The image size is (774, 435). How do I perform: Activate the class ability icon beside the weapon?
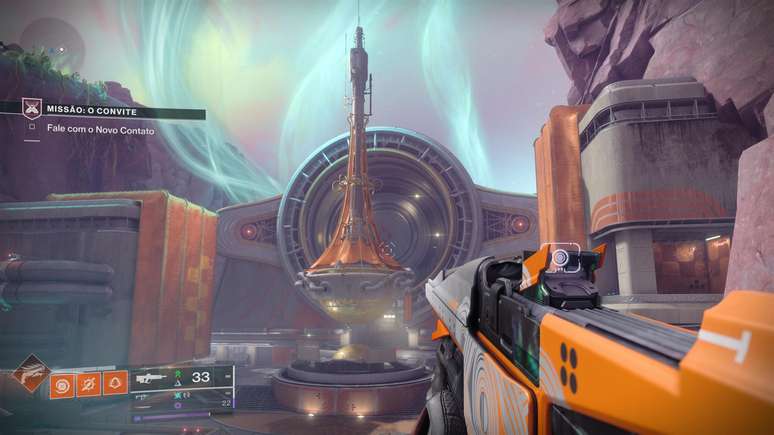click(x=114, y=383)
